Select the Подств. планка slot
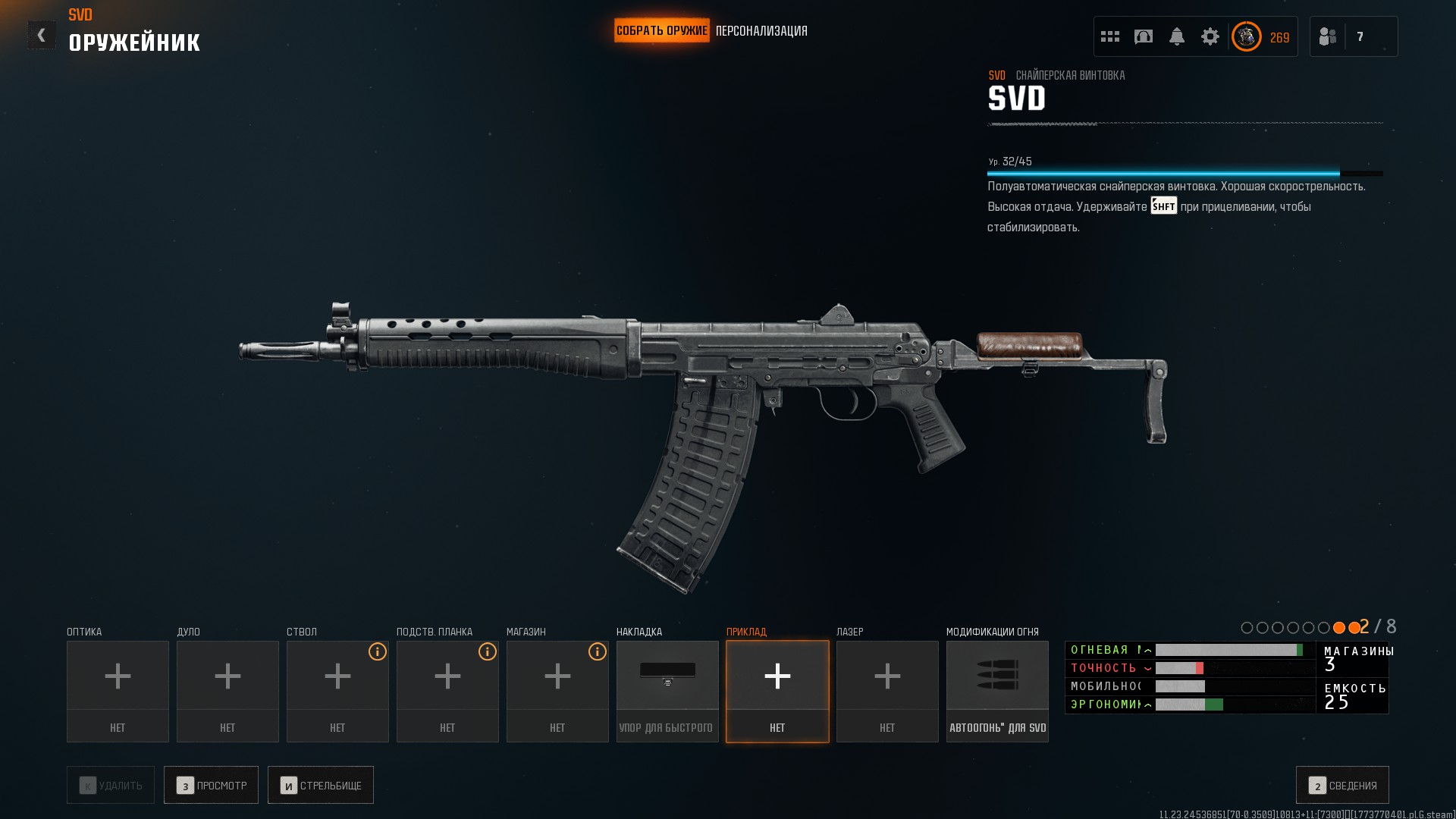1456x819 pixels. click(447, 691)
